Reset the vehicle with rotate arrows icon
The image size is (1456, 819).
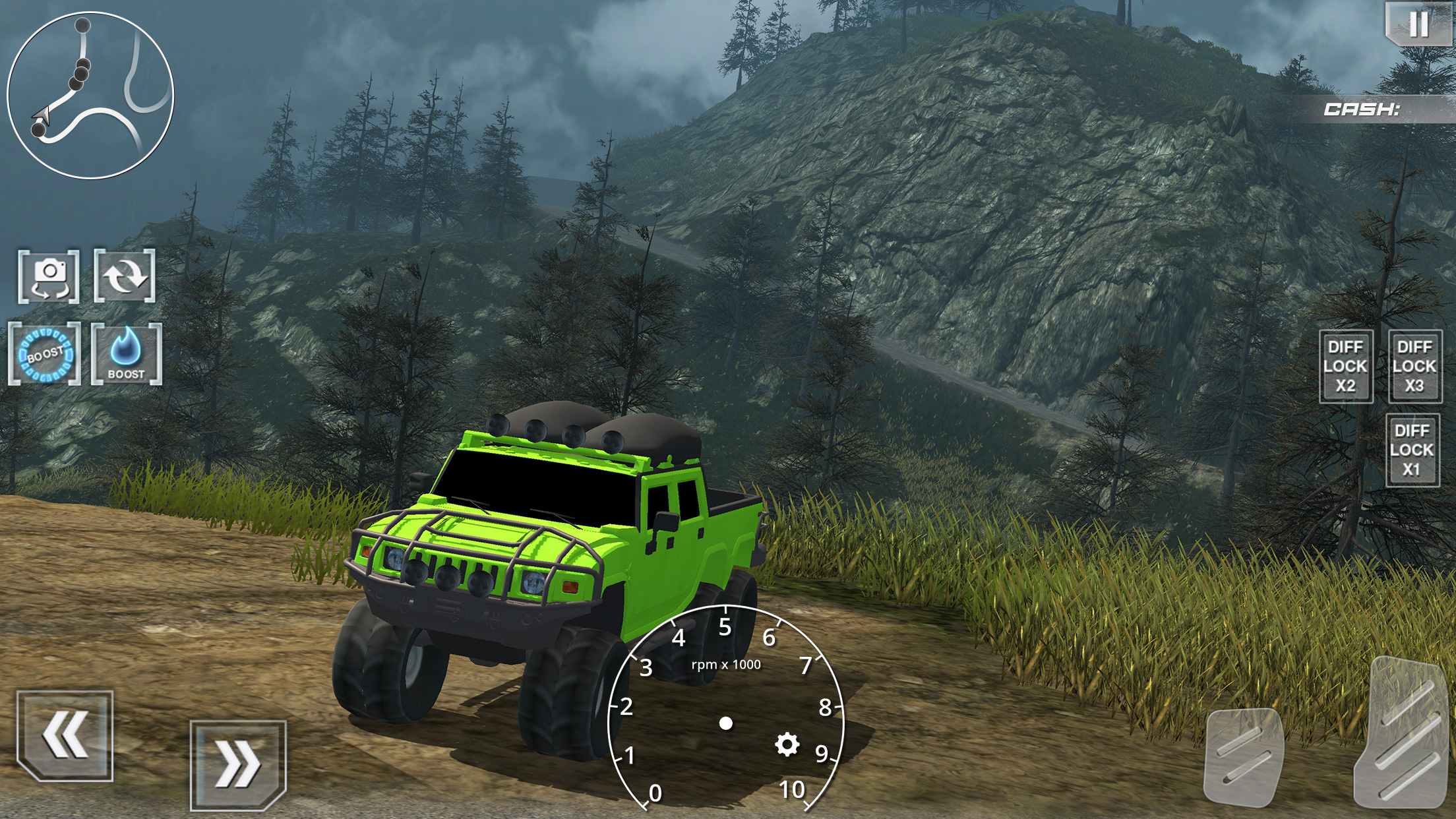coord(125,276)
